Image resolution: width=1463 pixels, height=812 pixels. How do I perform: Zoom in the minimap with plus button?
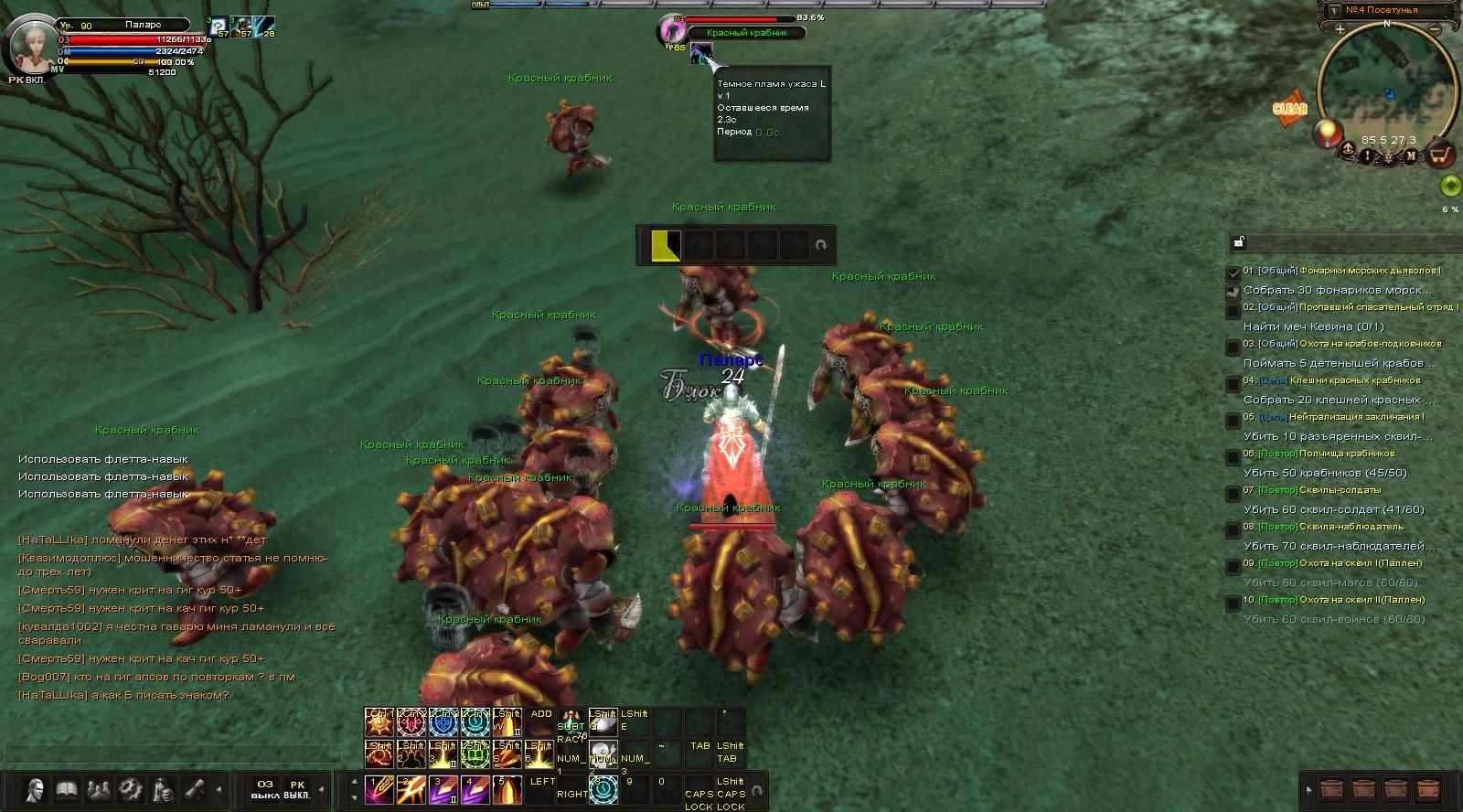point(1340,30)
